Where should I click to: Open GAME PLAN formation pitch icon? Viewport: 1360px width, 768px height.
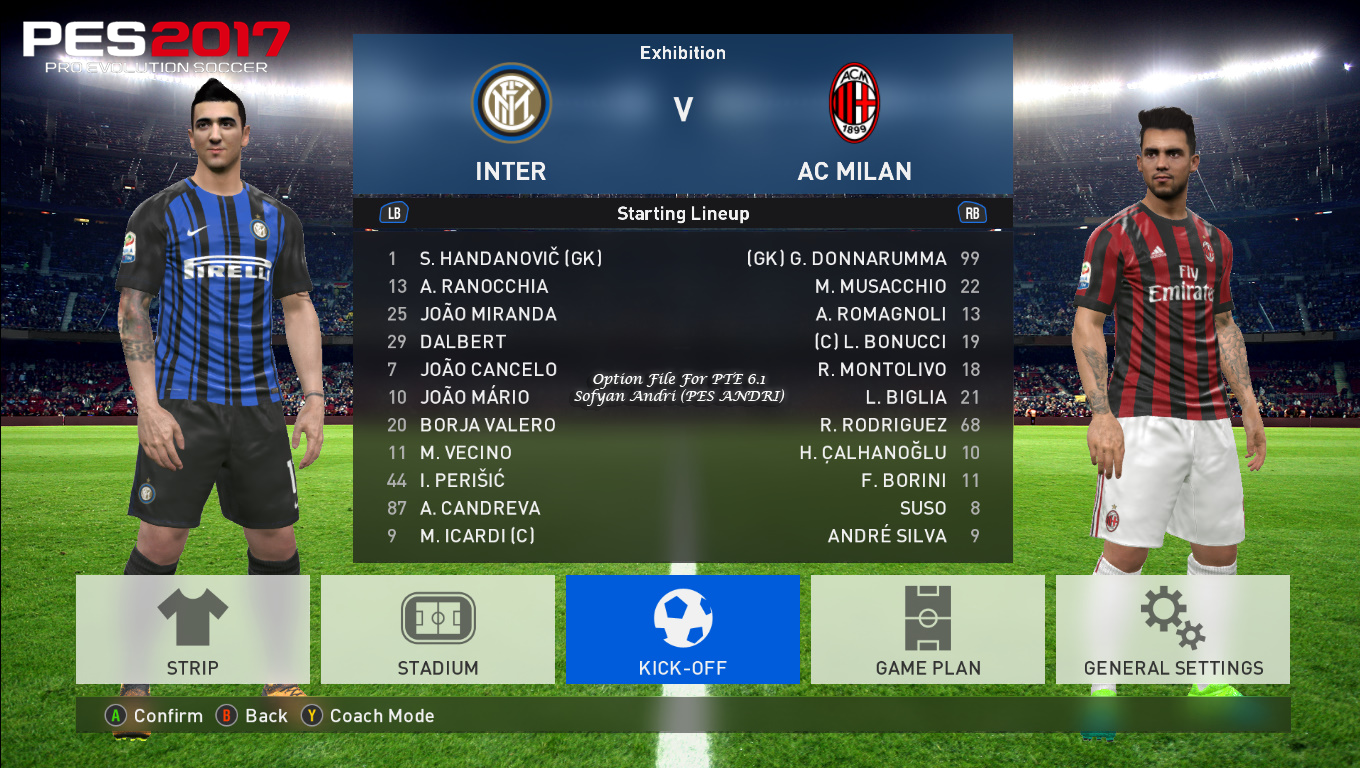pyautogui.click(x=927, y=619)
